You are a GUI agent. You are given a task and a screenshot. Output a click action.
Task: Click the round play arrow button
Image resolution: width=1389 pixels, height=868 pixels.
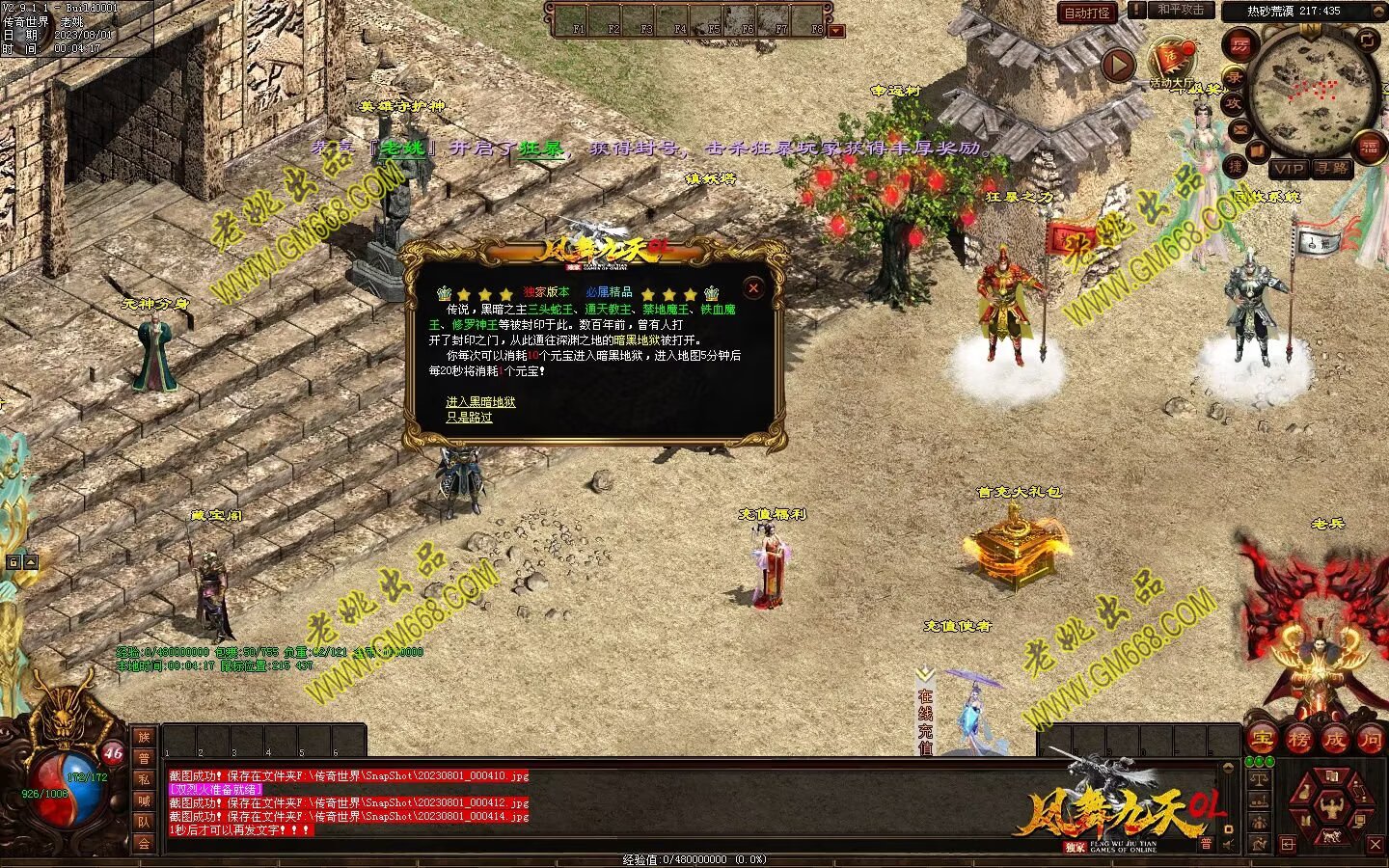coord(1118,65)
